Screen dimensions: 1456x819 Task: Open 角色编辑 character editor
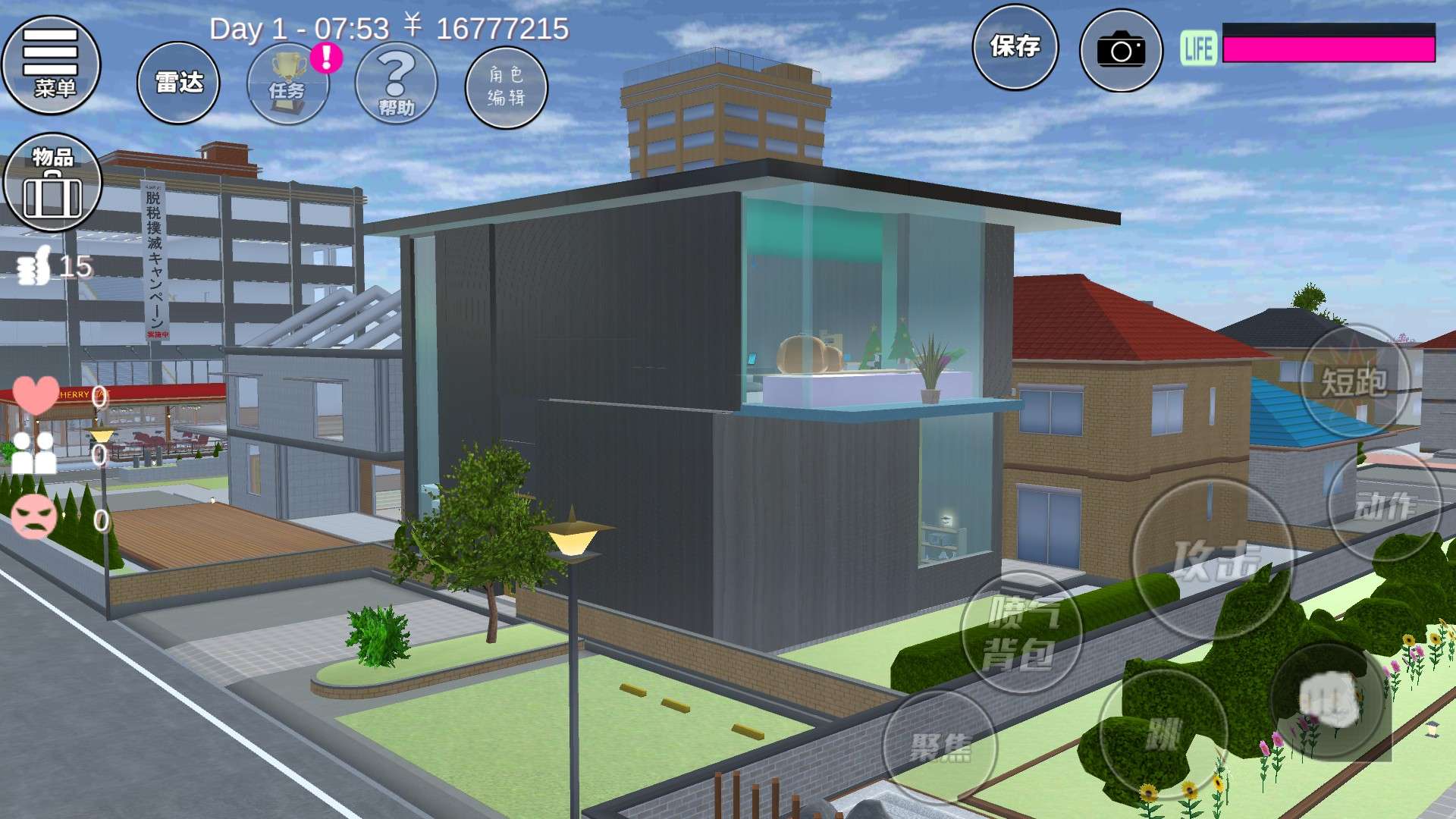pyautogui.click(x=506, y=86)
